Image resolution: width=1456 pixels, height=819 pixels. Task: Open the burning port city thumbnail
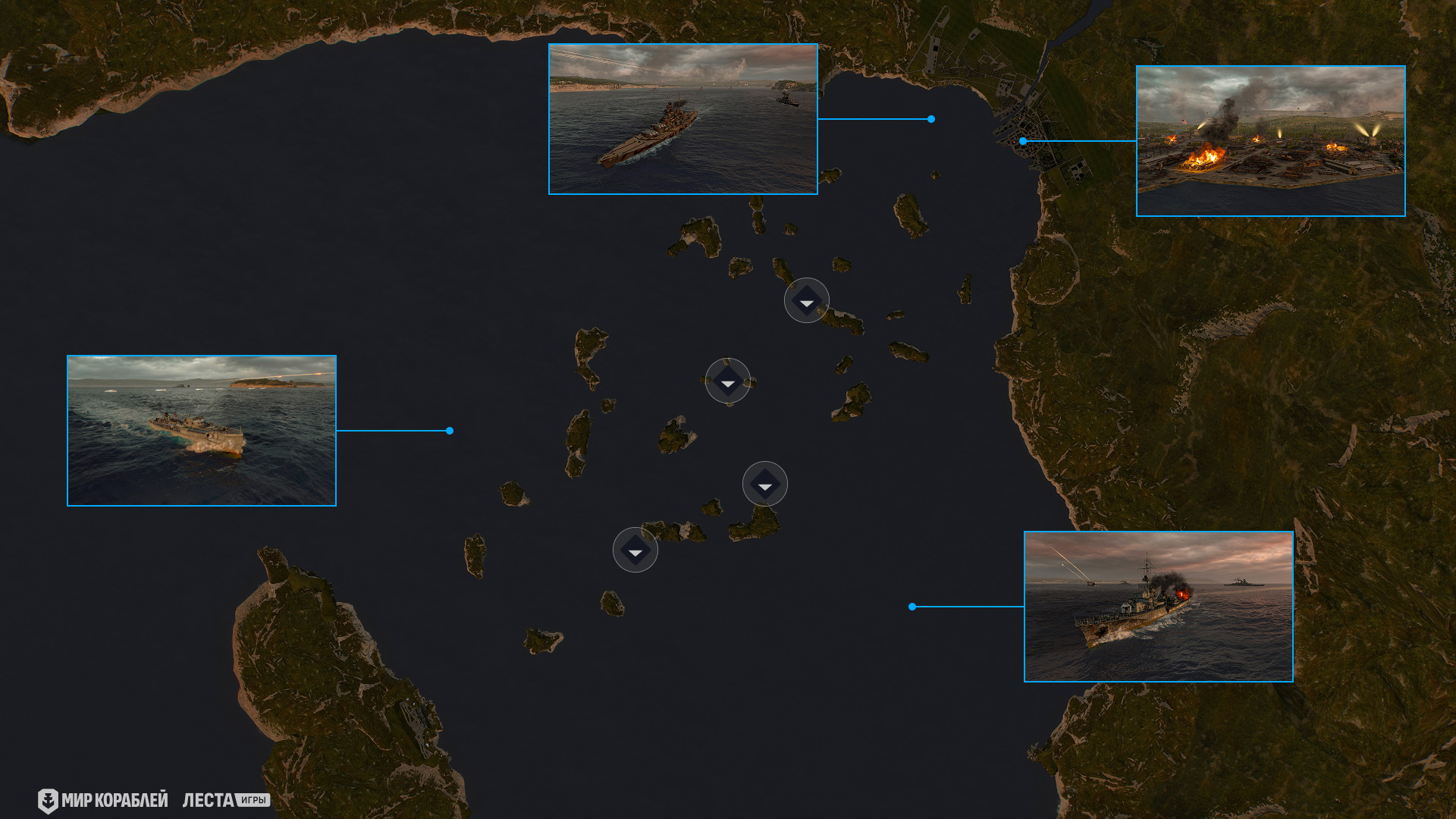click(1270, 141)
